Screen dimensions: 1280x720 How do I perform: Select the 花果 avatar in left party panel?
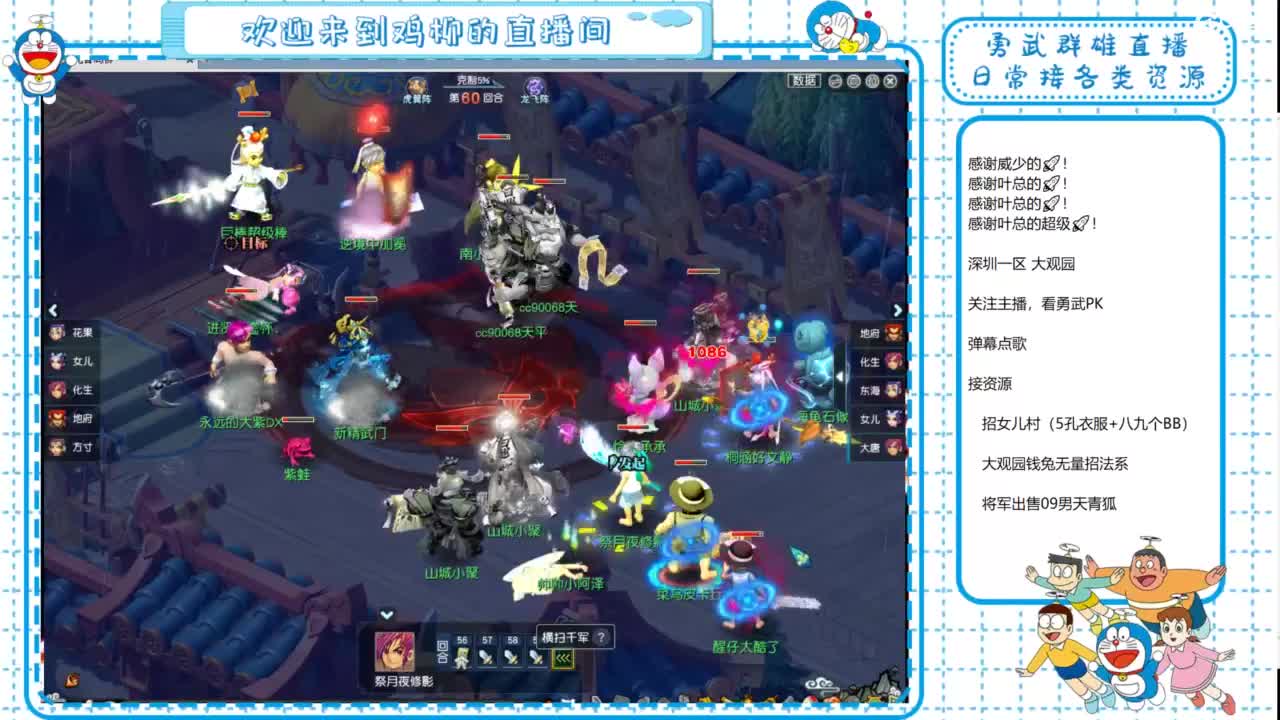tap(57, 334)
